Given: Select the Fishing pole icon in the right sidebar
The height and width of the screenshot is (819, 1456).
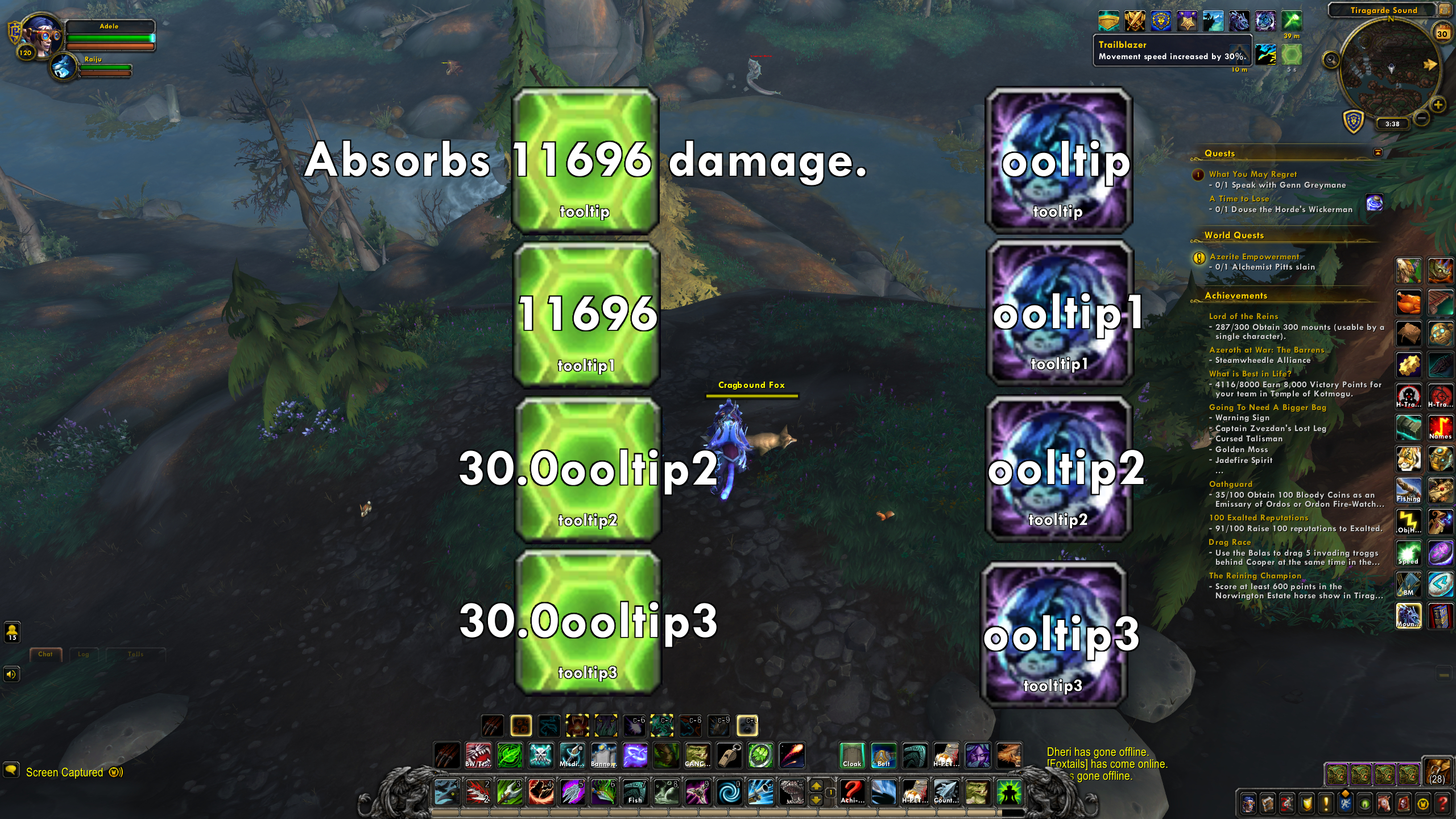Looking at the screenshot, I should point(1409,489).
